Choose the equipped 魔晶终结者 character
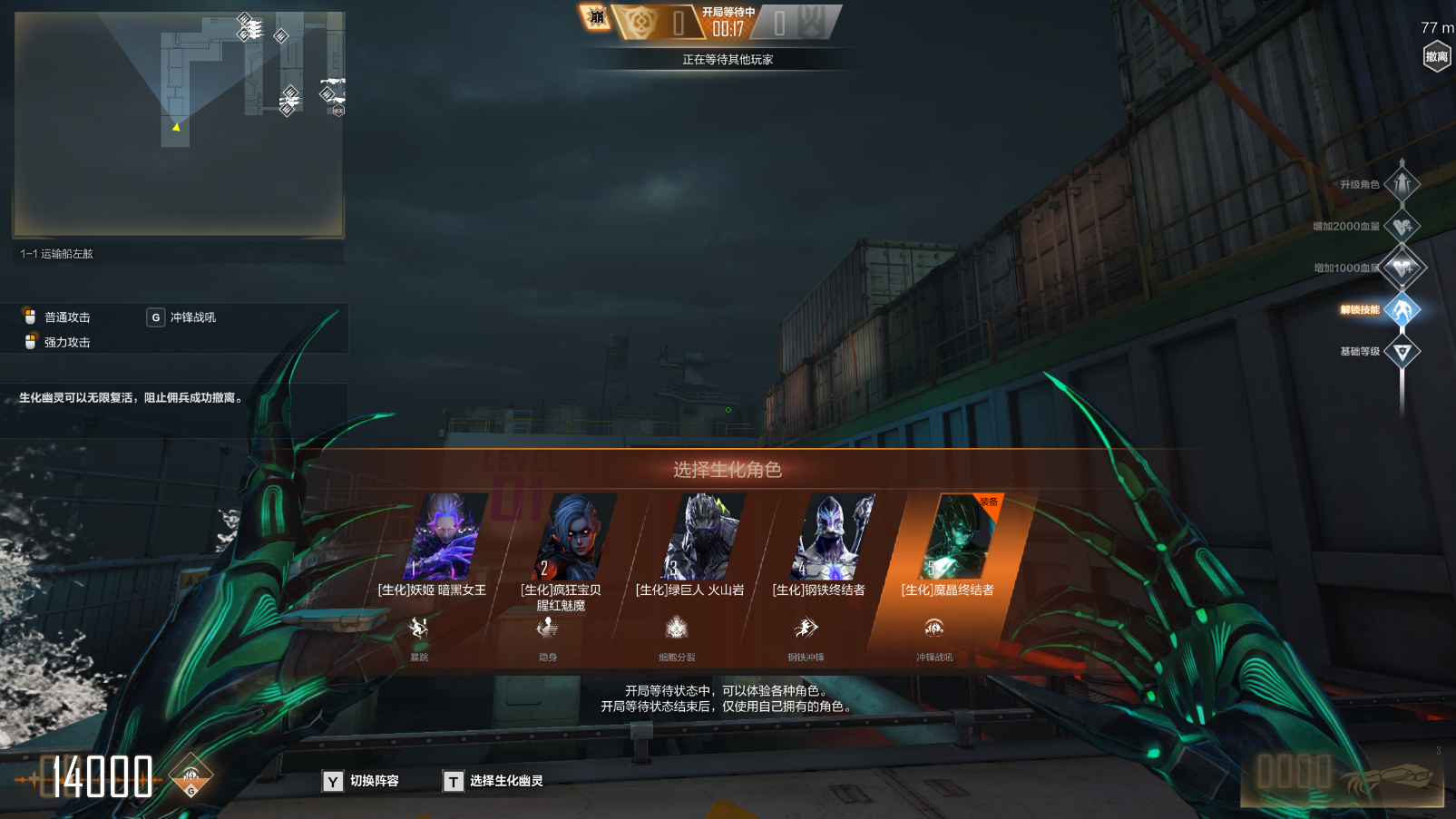The width and height of the screenshot is (1456, 819). [x=962, y=537]
